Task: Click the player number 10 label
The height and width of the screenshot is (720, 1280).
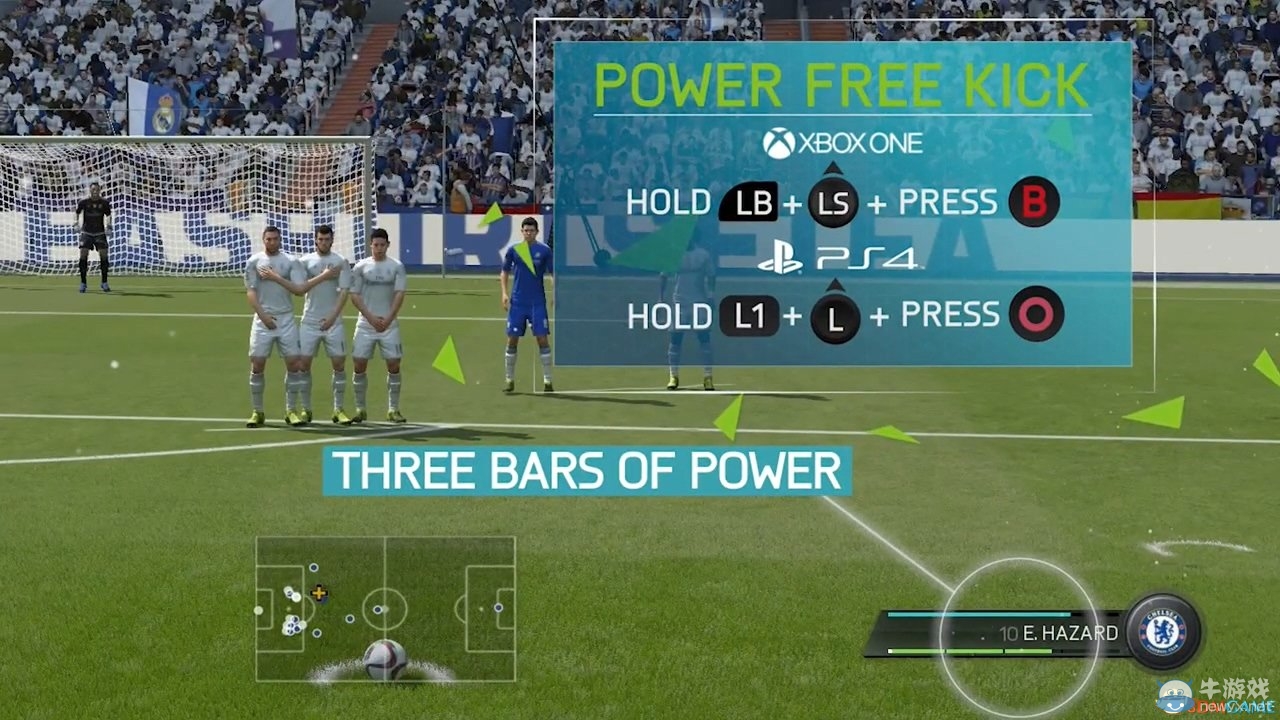Action: coord(1010,634)
